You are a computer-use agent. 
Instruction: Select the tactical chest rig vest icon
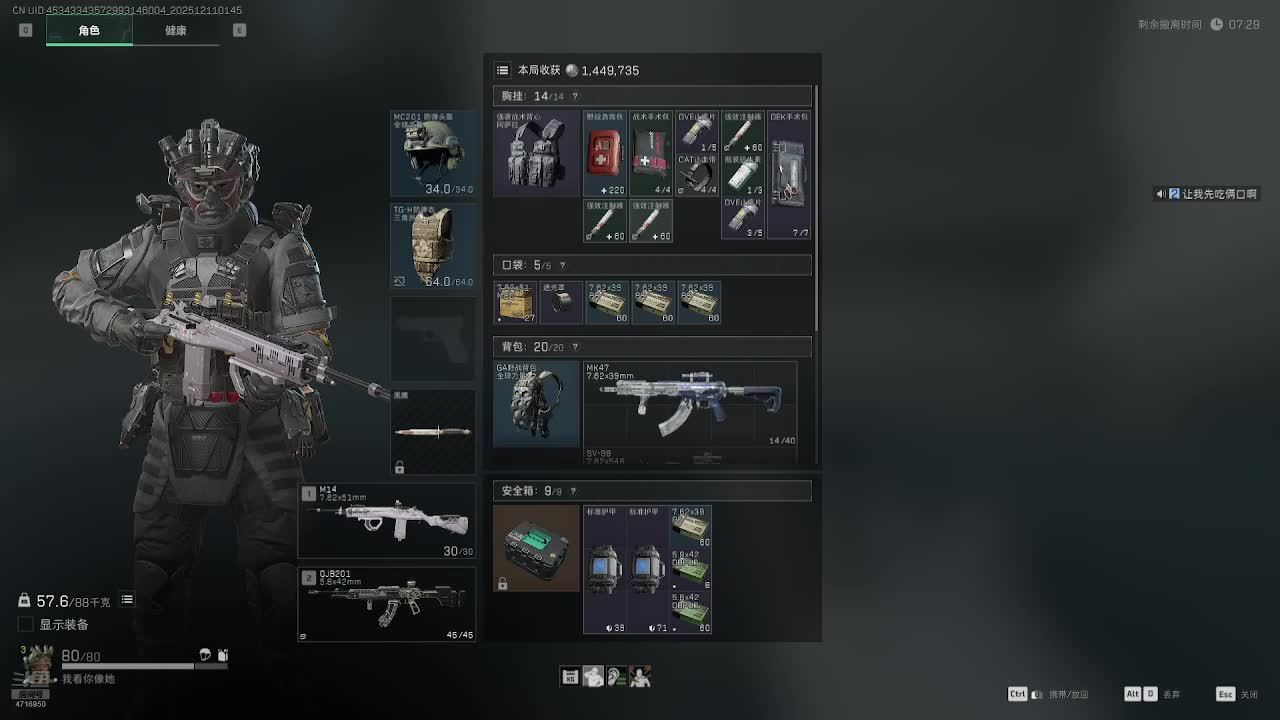point(536,153)
